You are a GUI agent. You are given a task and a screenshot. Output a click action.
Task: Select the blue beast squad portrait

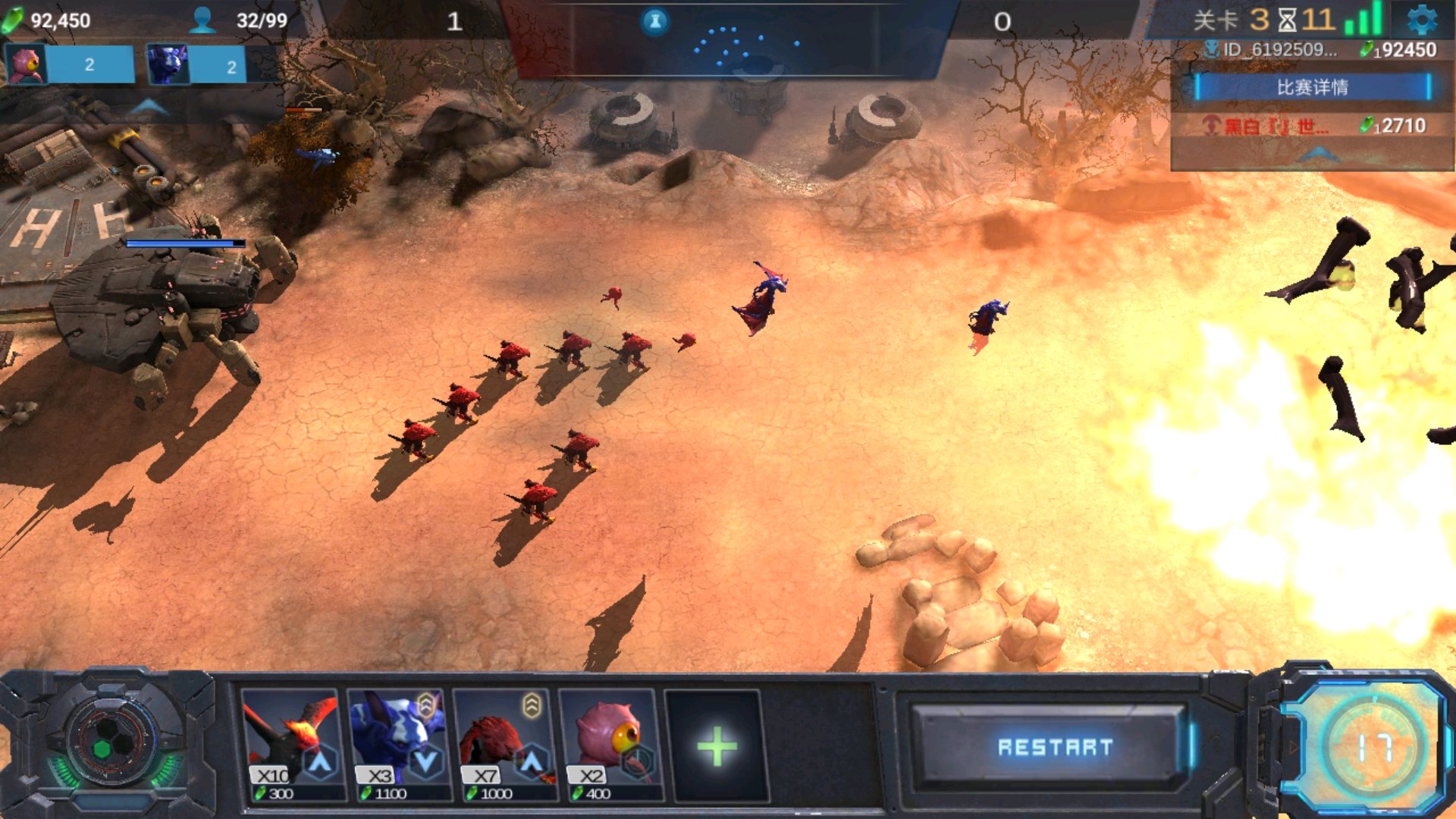click(168, 64)
